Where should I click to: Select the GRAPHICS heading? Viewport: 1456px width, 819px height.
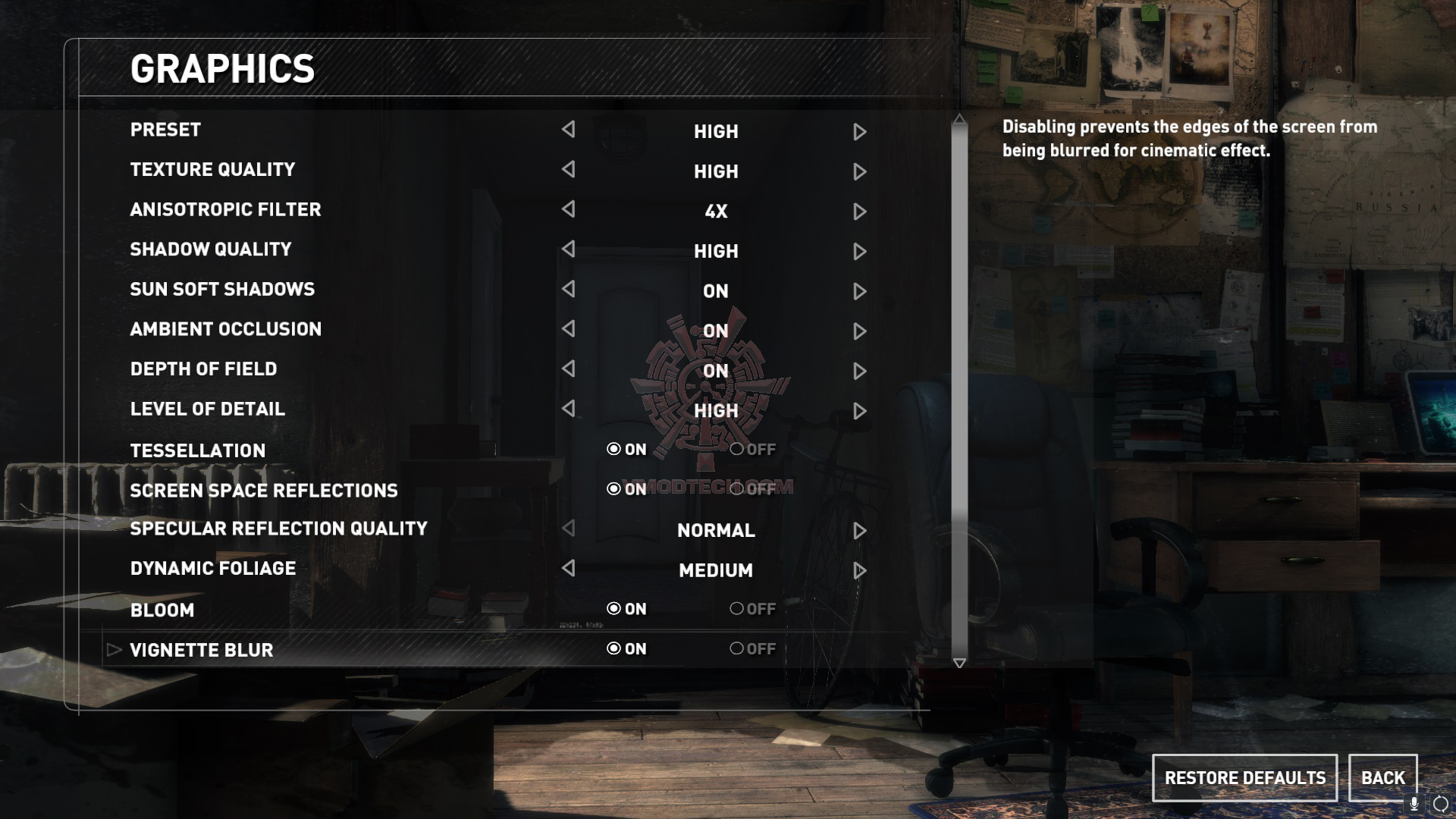(222, 68)
